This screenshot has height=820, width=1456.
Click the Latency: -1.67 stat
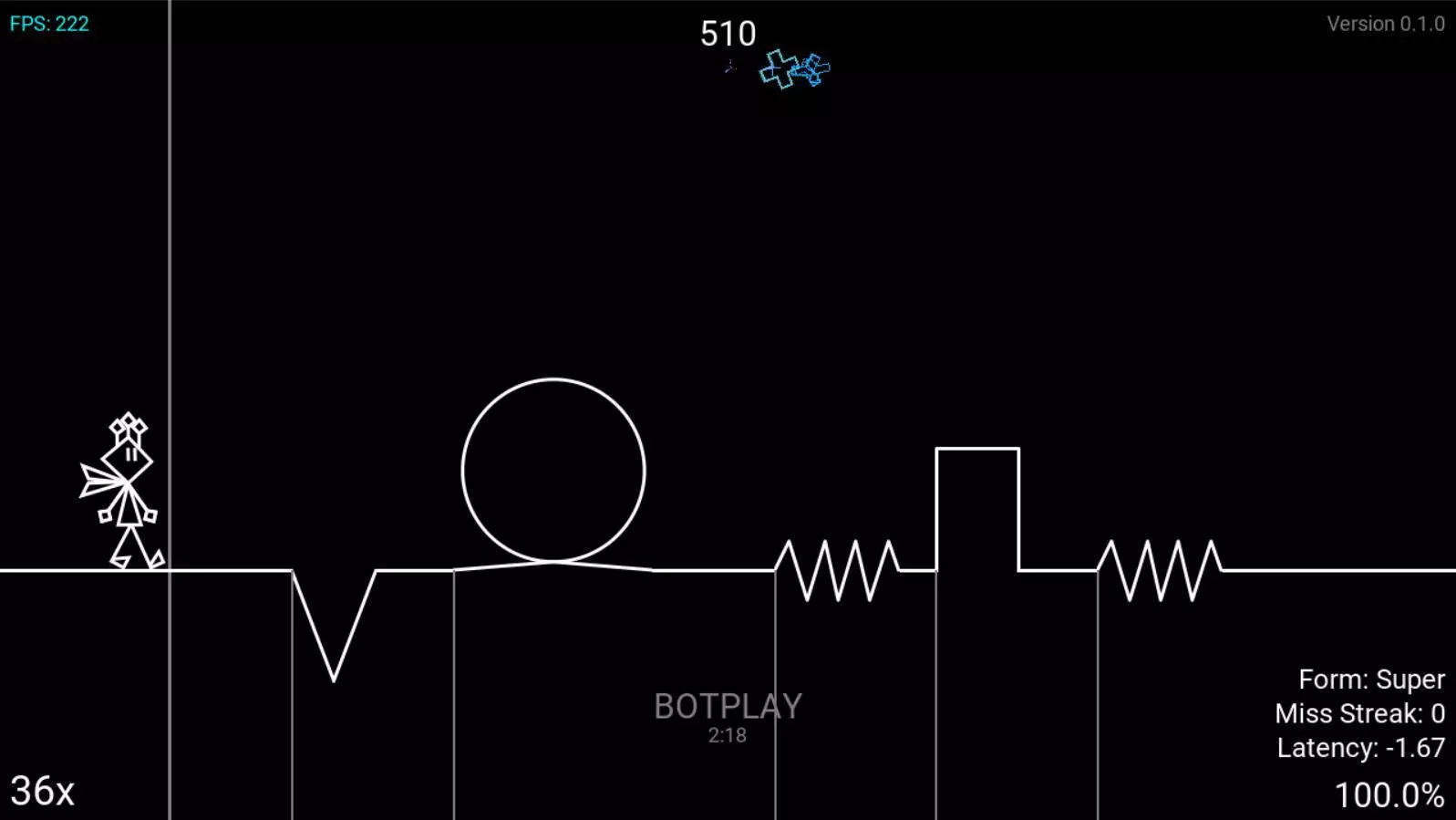coord(1361,746)
